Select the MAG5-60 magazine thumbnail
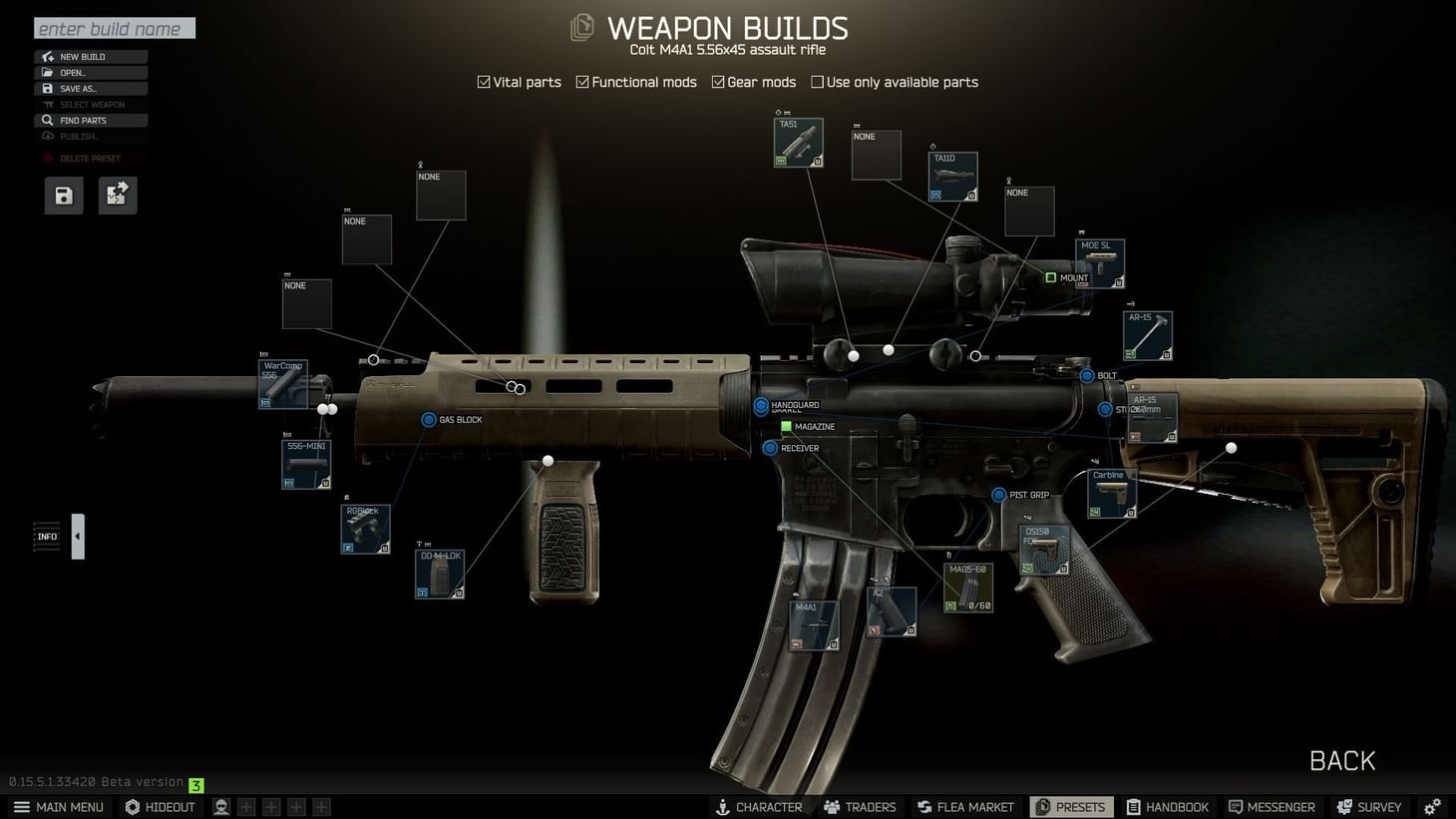The image size is (1456, 819). click(966, 587)
